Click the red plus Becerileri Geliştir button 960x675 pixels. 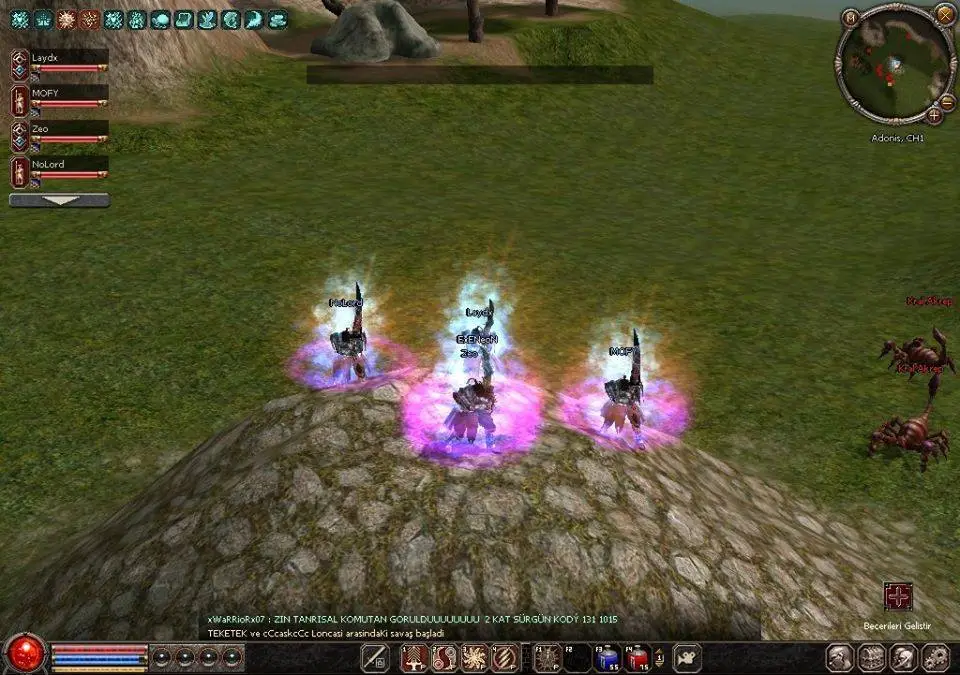tap(898, 597)
